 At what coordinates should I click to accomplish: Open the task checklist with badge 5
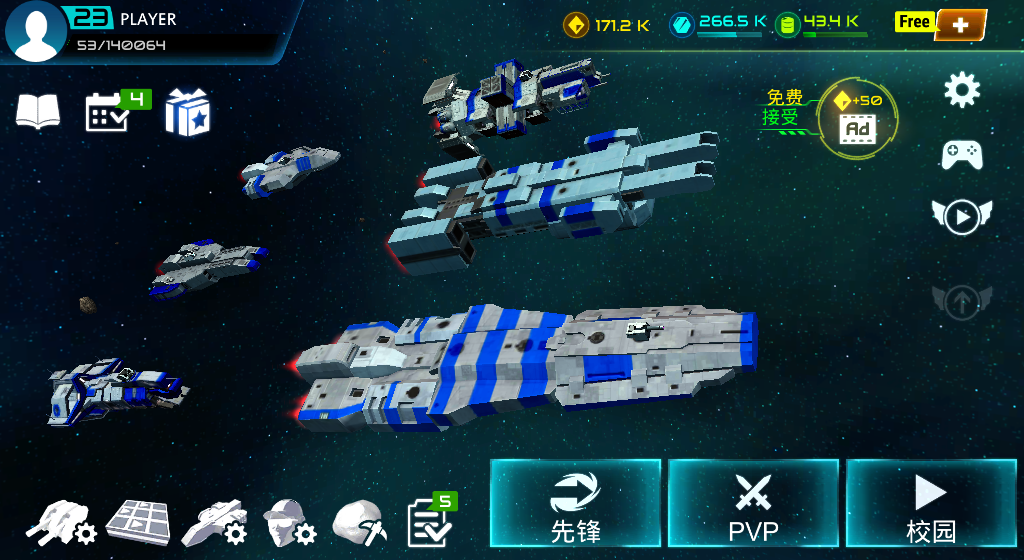tap(430, 521)
